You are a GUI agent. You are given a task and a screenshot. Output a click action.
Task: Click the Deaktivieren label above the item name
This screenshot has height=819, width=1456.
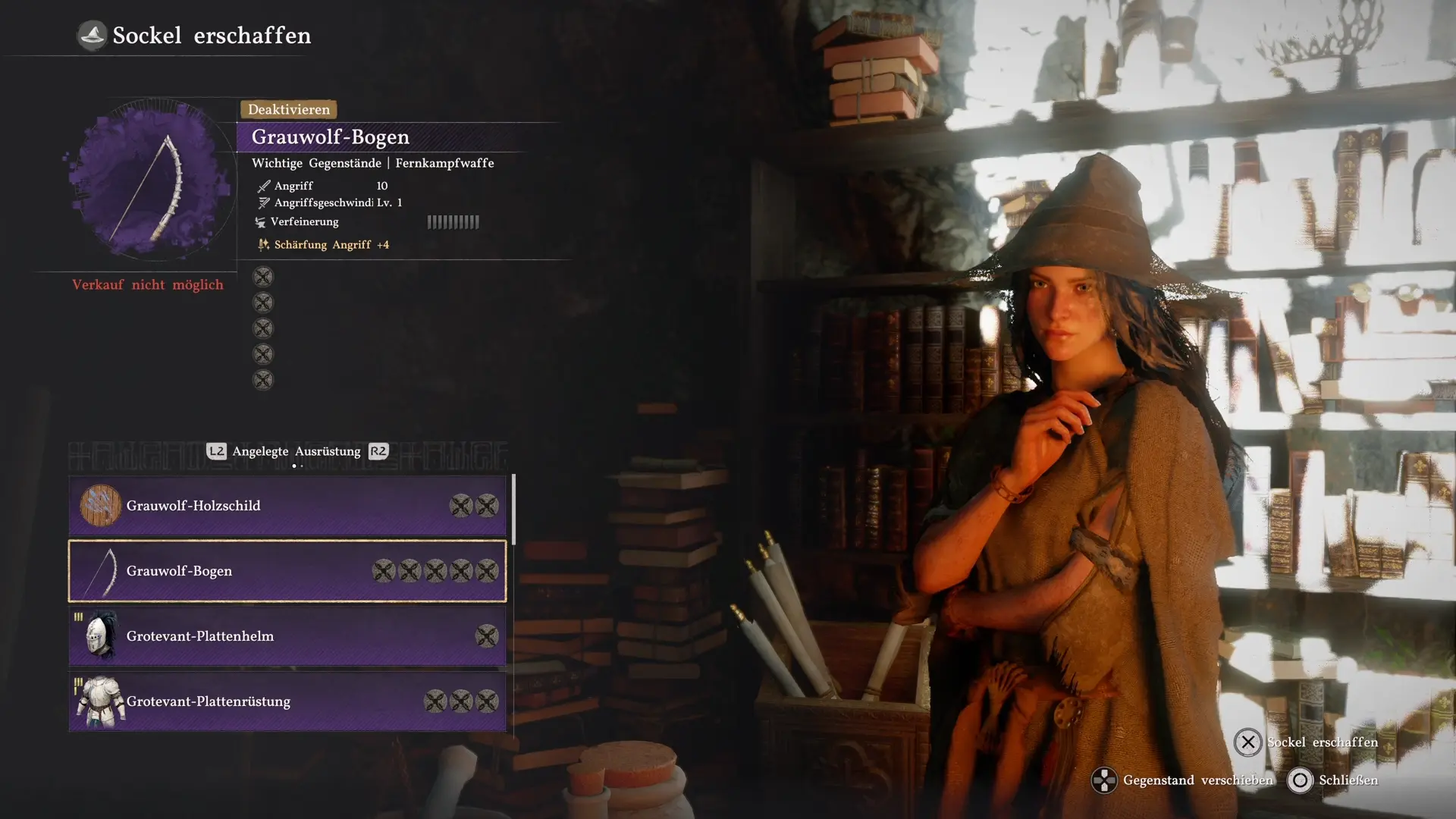[x=288, y=110]
